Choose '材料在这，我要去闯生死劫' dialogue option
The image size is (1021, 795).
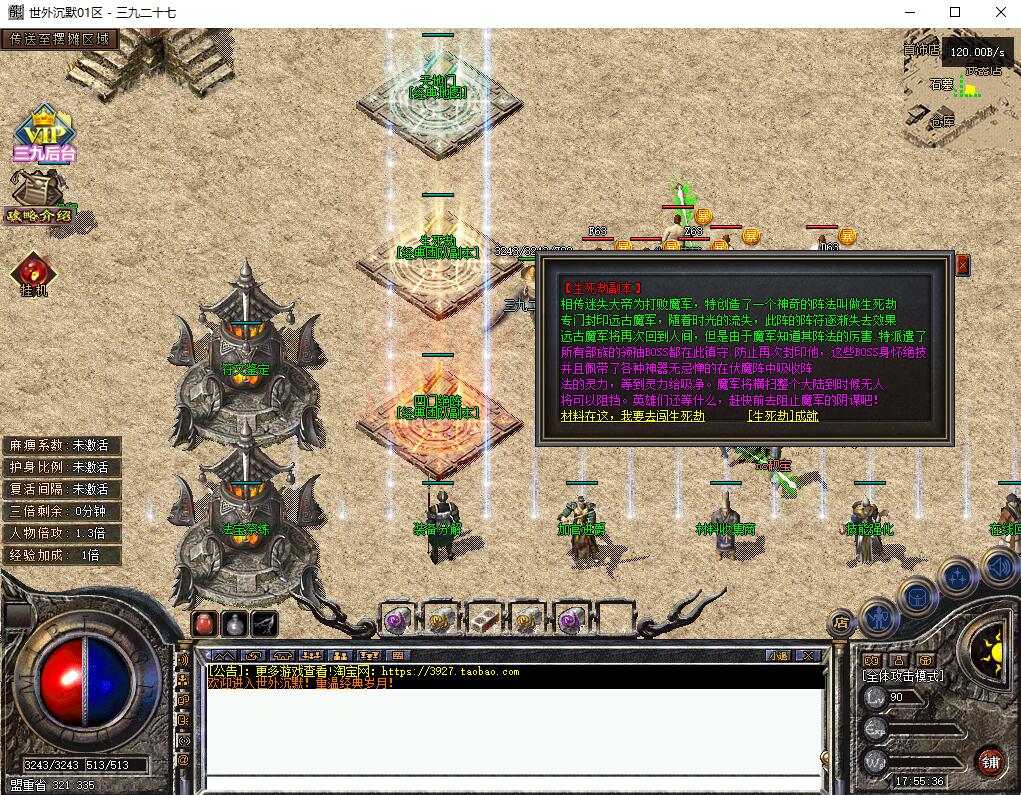[633, 416]
